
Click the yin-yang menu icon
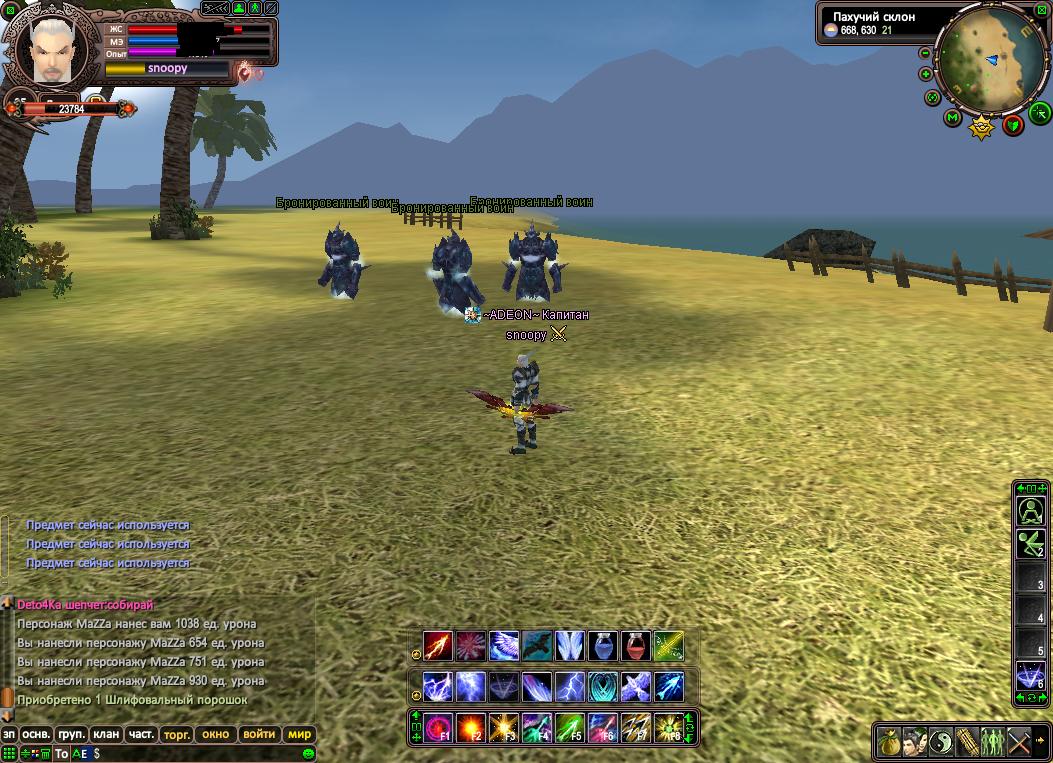(x=941, y=742)
